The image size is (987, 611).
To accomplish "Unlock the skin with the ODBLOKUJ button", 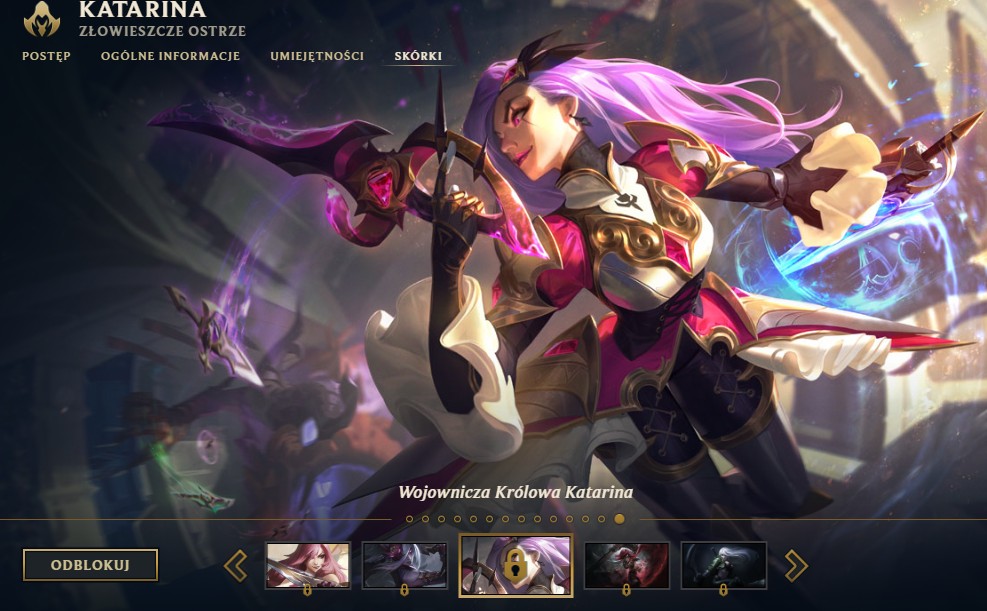I will (90, 565).
